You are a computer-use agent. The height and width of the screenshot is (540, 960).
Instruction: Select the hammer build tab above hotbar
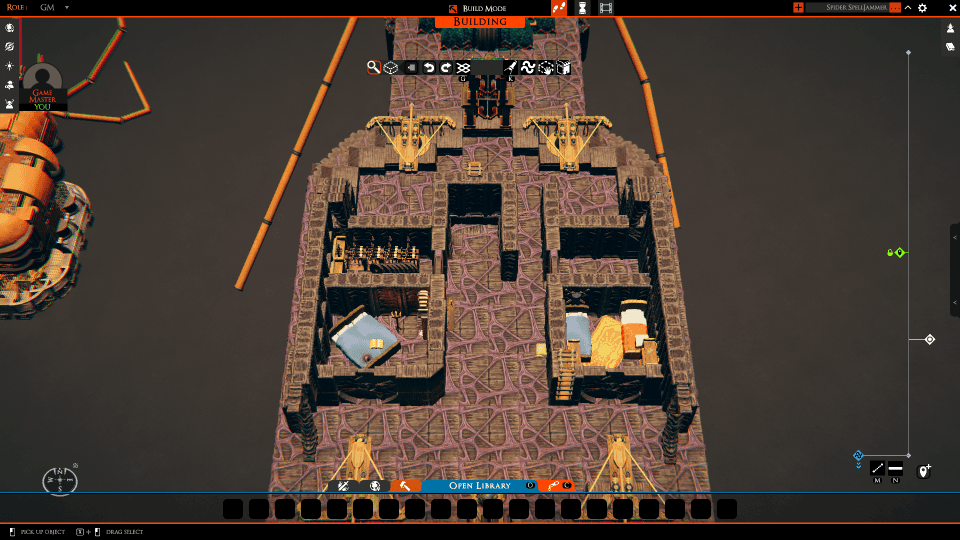click(405, 485)
